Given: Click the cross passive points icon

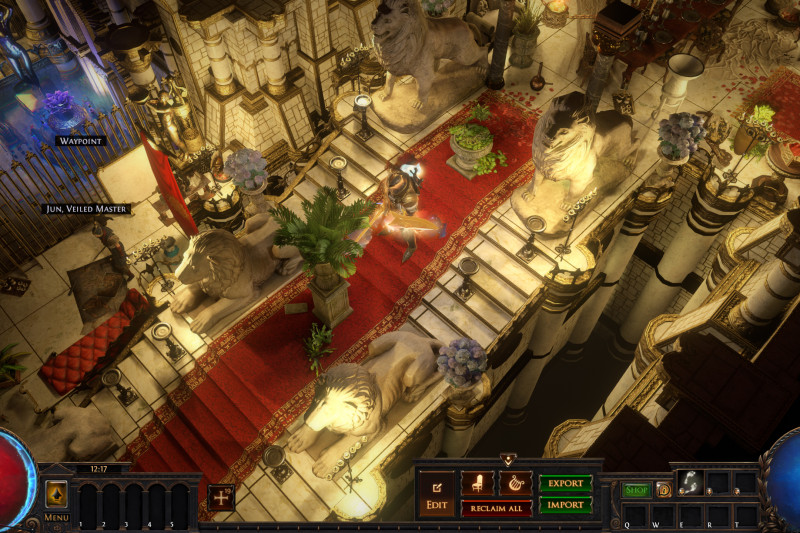Looking at the screenshot, I should point(221,497).
